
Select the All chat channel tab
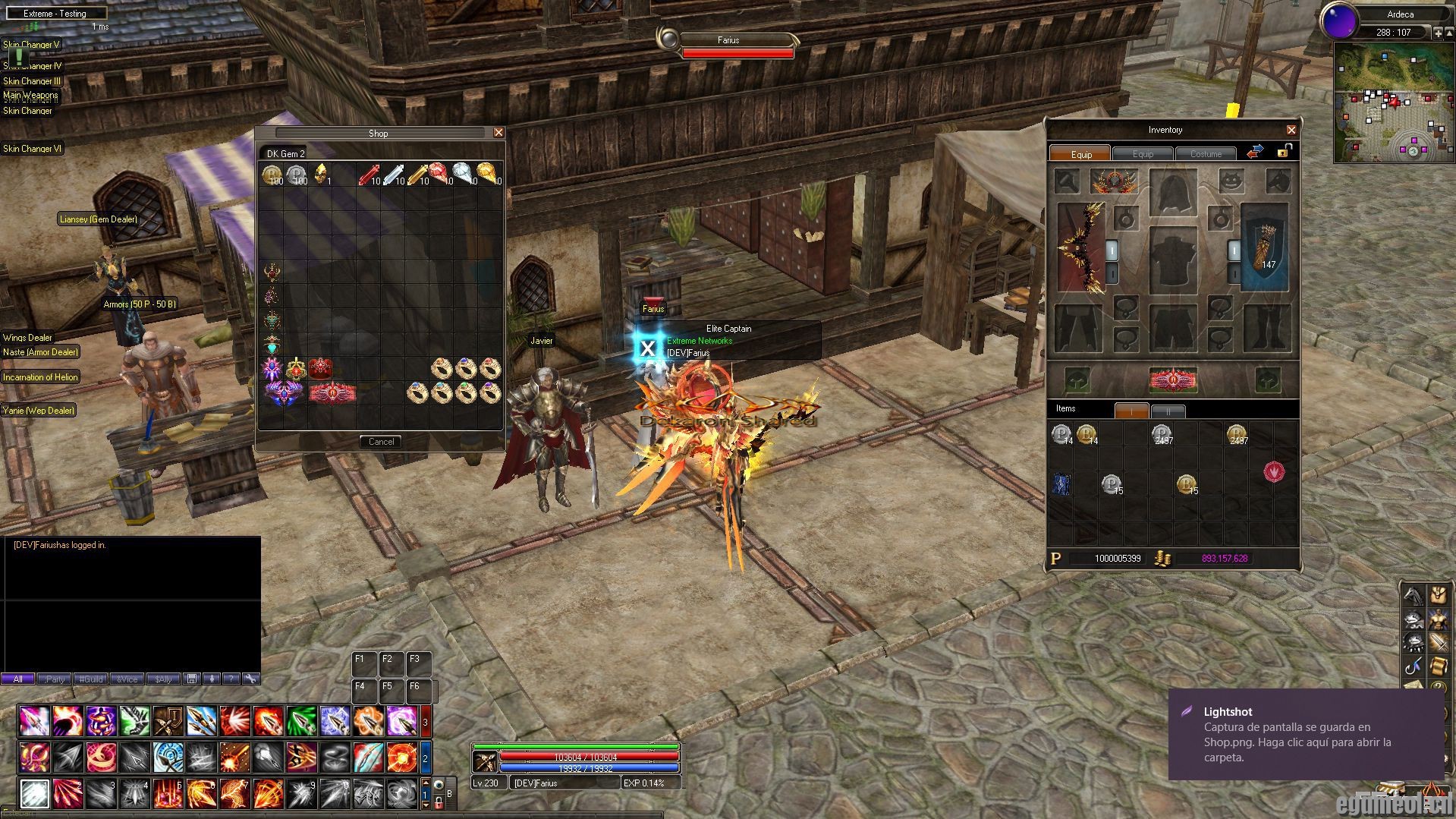tap(17, 679)
